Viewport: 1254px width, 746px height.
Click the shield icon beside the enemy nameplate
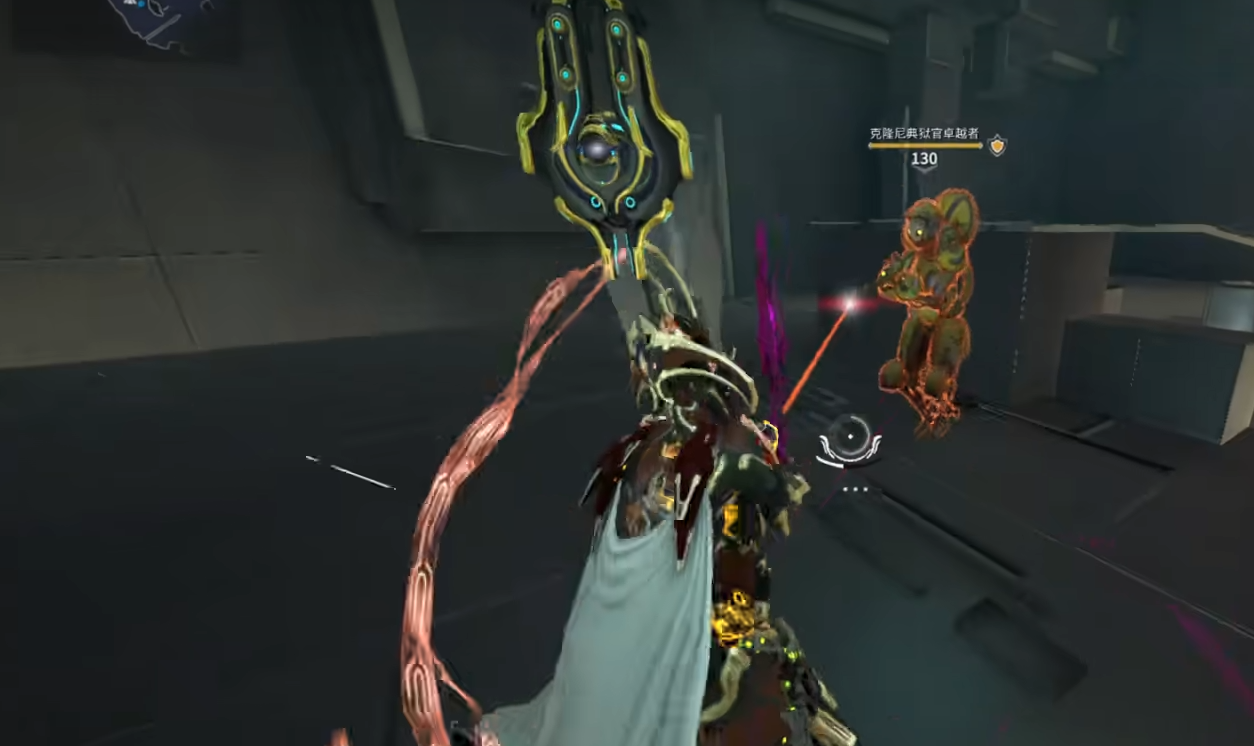tap(997, 146)
